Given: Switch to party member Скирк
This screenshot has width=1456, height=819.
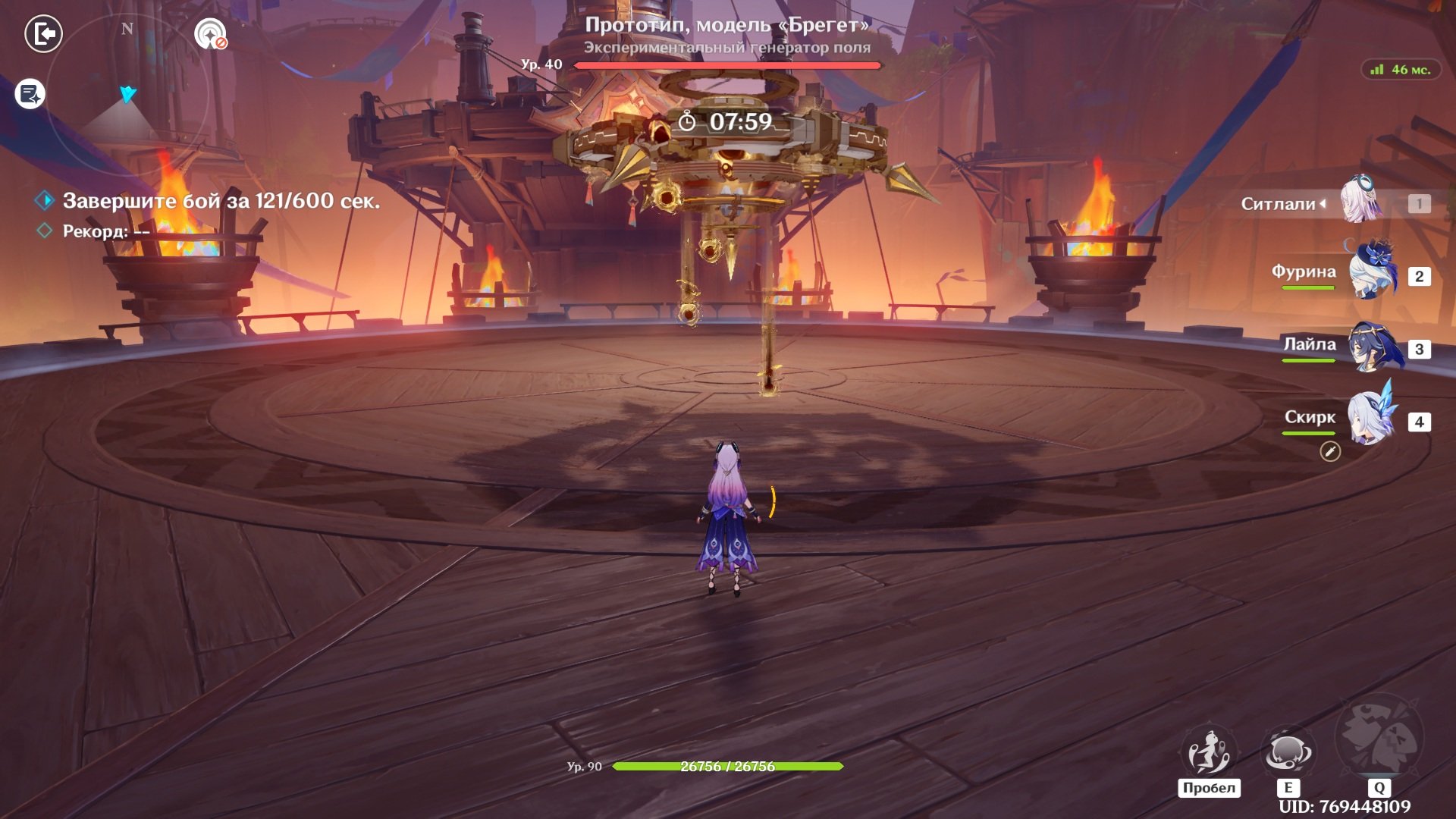Looking at the screenshot, I should click(1371, 418).
